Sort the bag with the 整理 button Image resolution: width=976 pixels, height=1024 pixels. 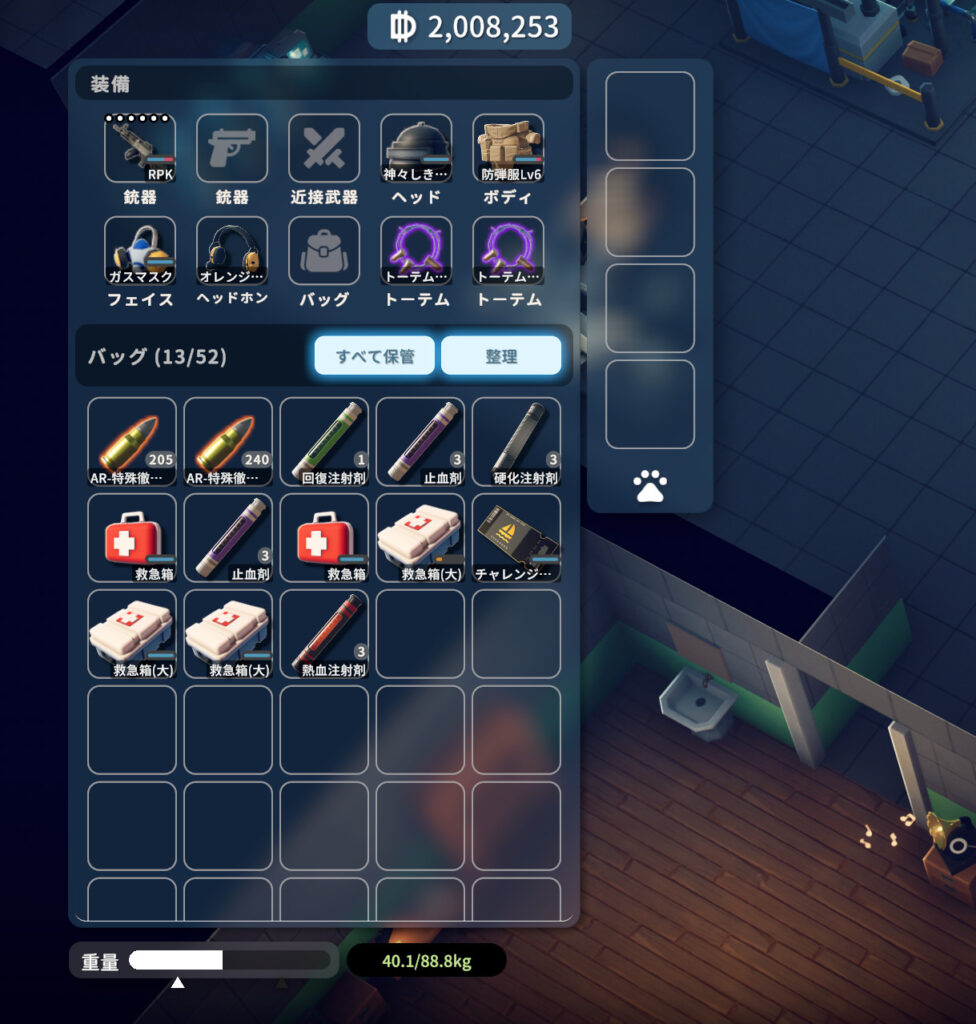click(501, 356)
